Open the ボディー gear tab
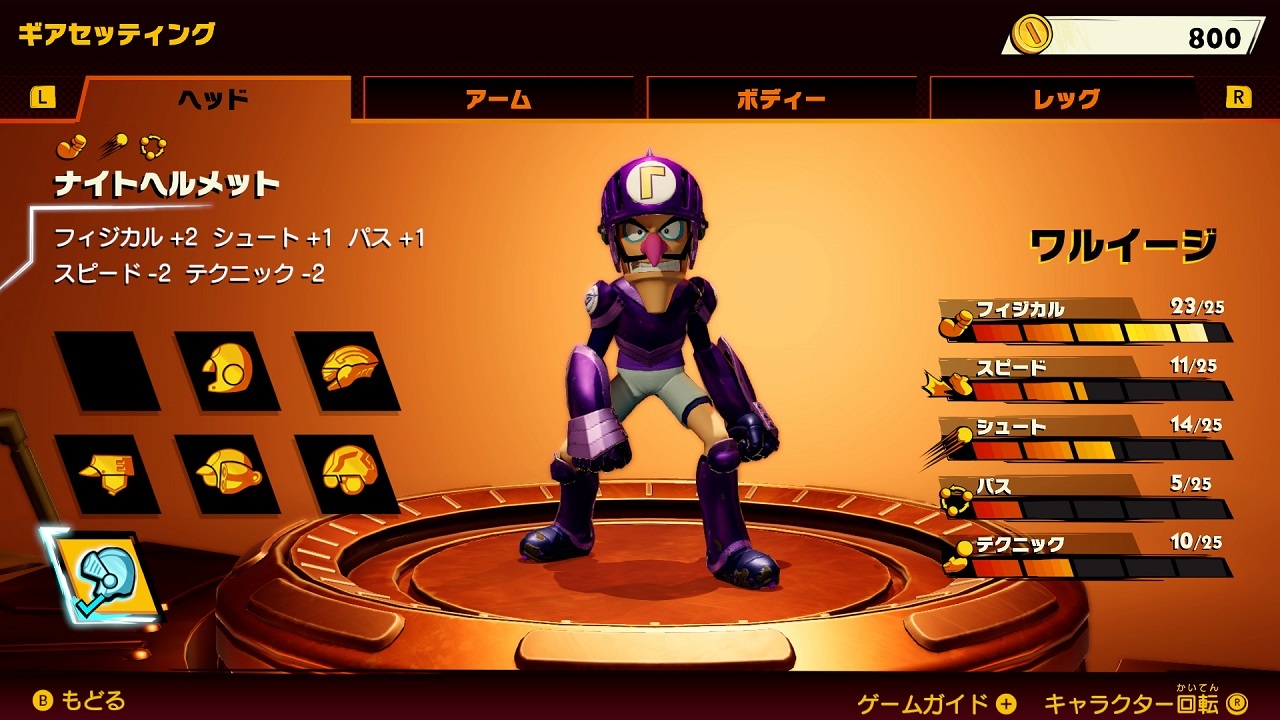Viewport: 1280px width, 720px height. 782,97
